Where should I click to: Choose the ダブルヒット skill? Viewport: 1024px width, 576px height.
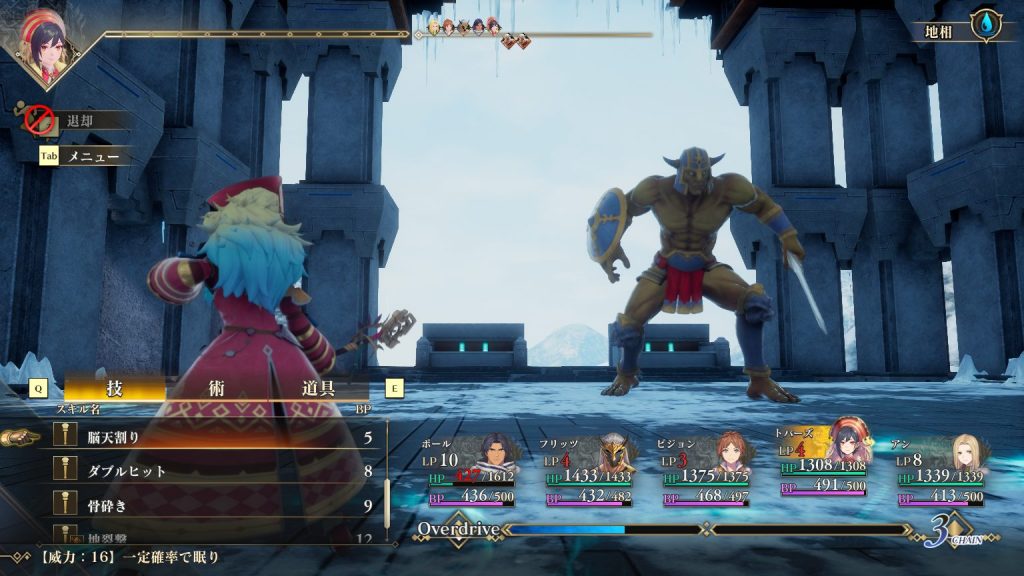200,470
